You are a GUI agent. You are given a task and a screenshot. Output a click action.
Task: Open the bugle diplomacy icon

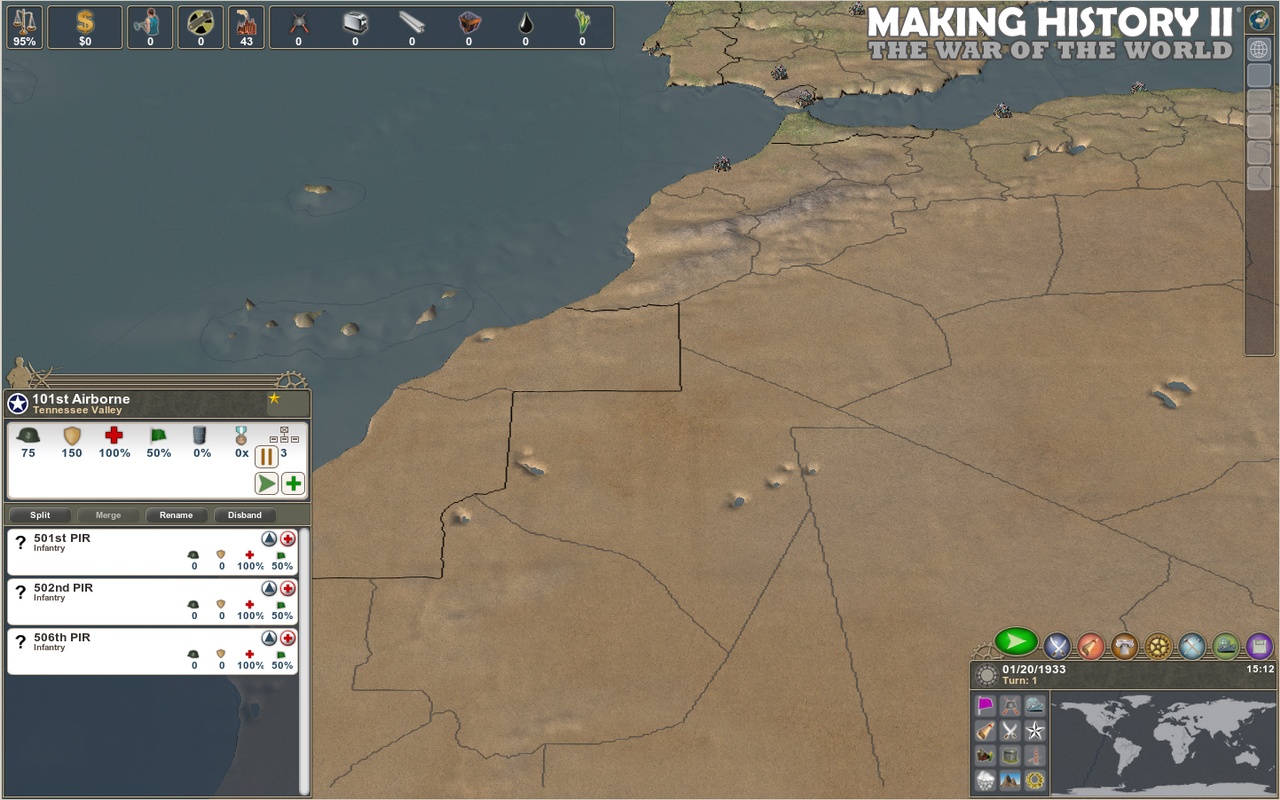point(1090,647)
